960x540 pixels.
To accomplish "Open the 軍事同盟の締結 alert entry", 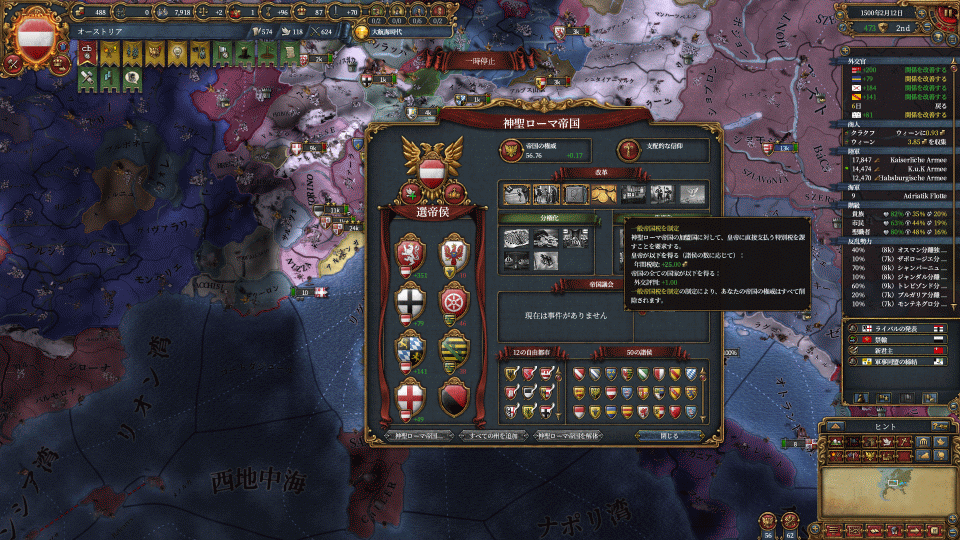I will click(x=895, y=364).
